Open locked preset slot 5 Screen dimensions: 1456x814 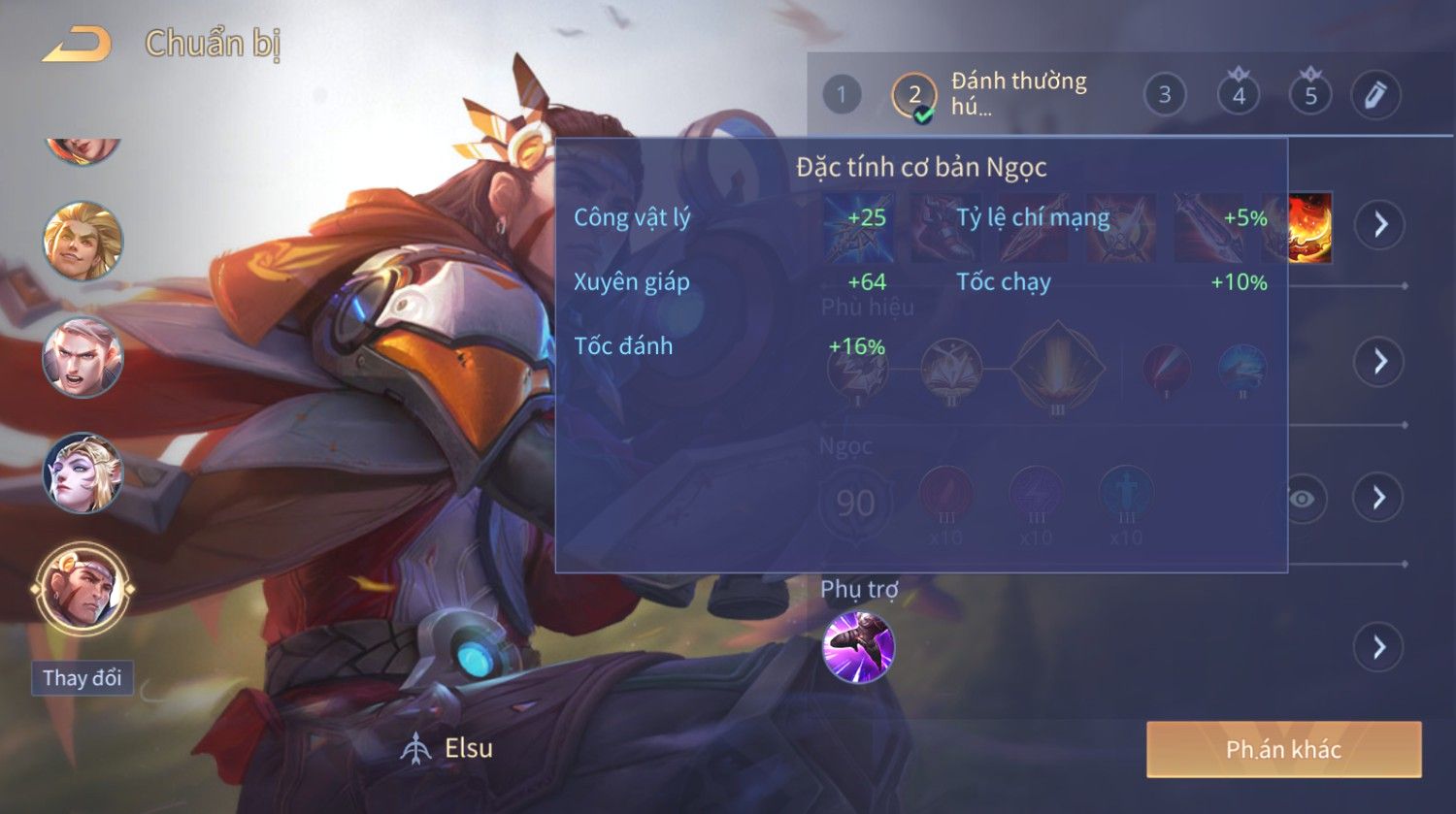pyautogui.click(x=1310, y=94)
